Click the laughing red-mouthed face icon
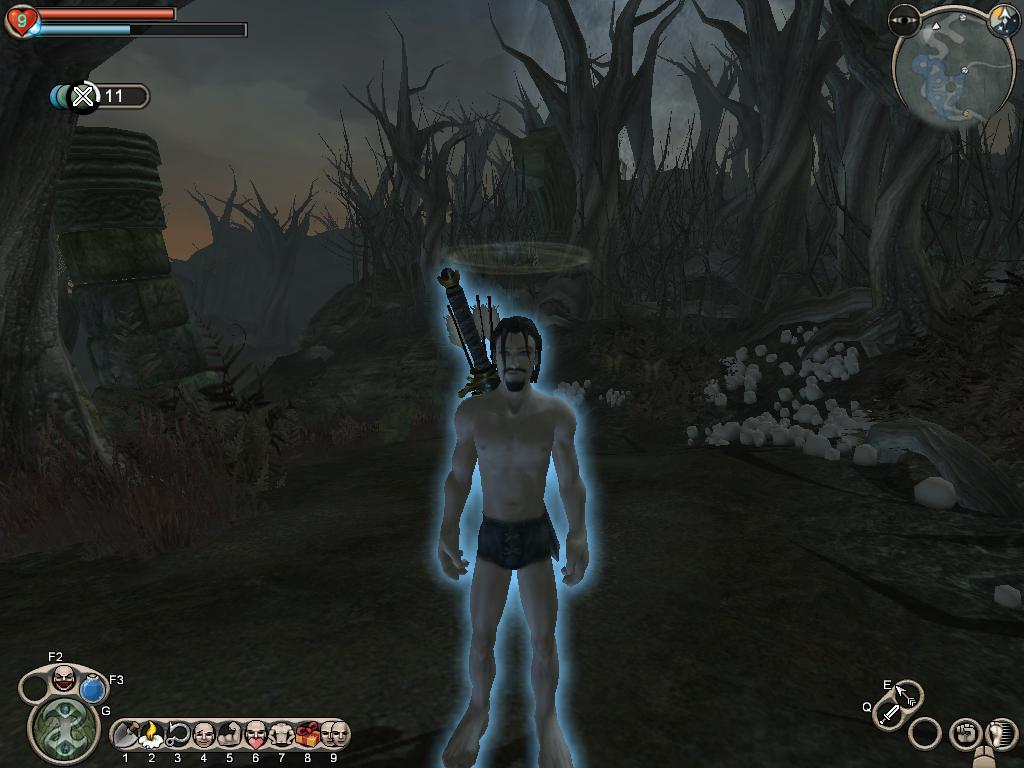The image size is (1024, 768). click(x=64, y=678)
